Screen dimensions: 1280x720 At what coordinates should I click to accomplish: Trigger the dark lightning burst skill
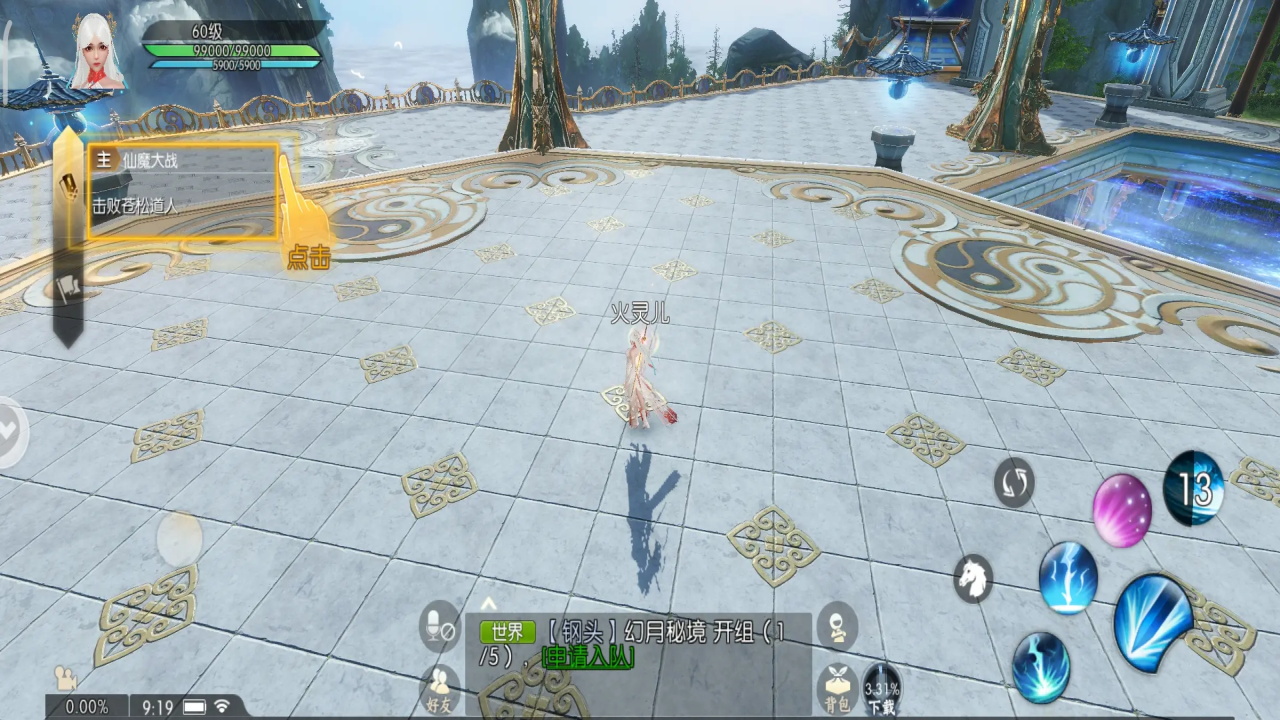point(1040,667)
